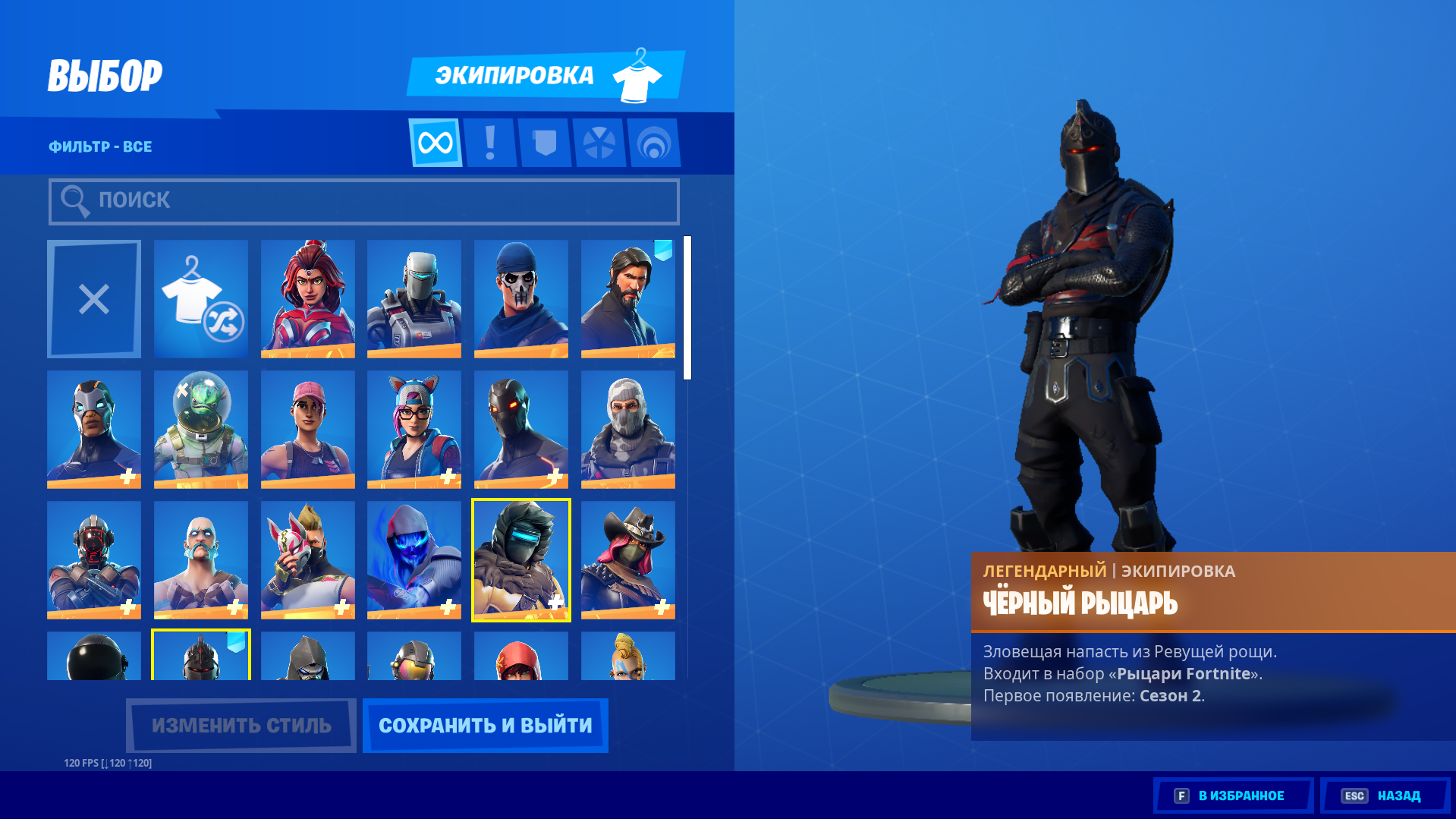
Task: Select the concentric circles filter icon
Action: click(654, 143)
